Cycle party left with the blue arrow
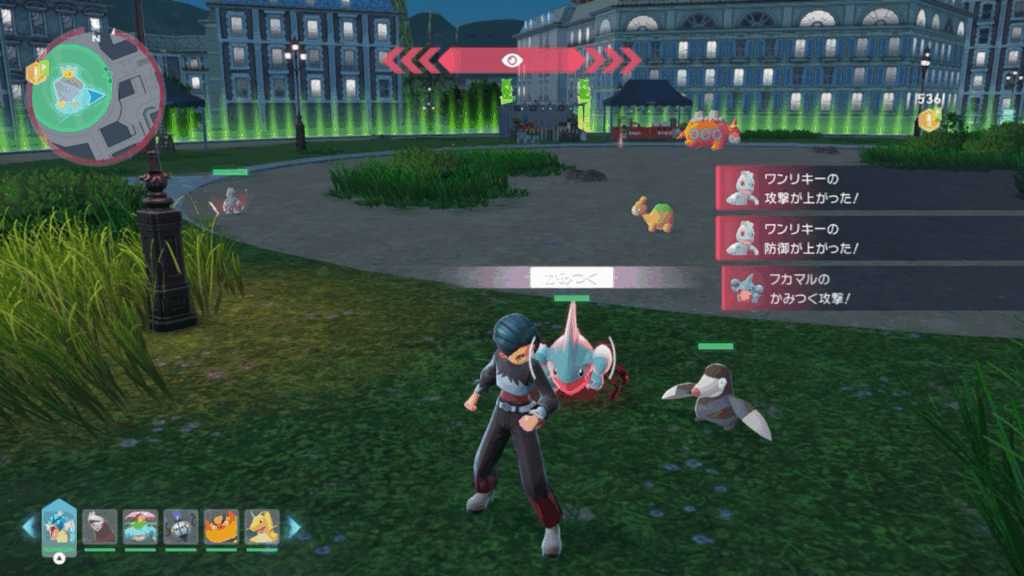The image size is (1024, 576). click(x=29, y=527)
